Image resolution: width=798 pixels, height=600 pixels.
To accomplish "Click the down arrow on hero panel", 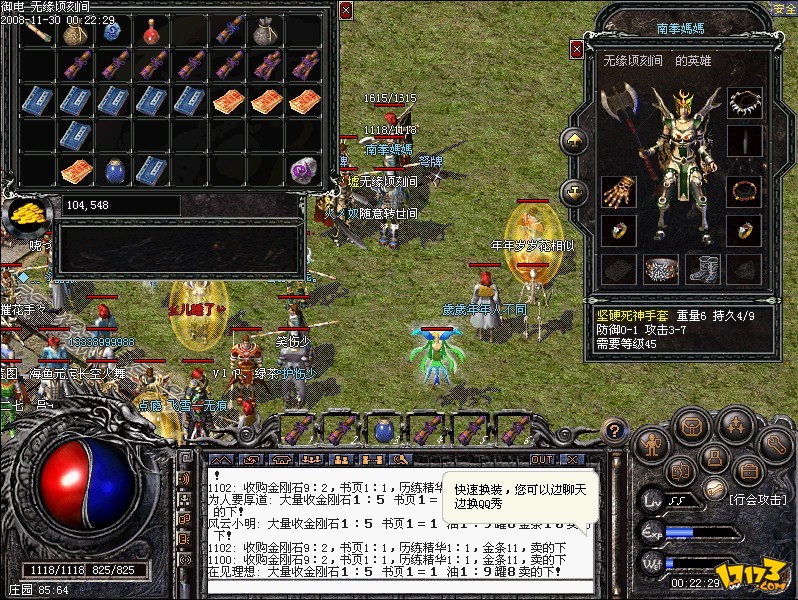I will 574,190.
